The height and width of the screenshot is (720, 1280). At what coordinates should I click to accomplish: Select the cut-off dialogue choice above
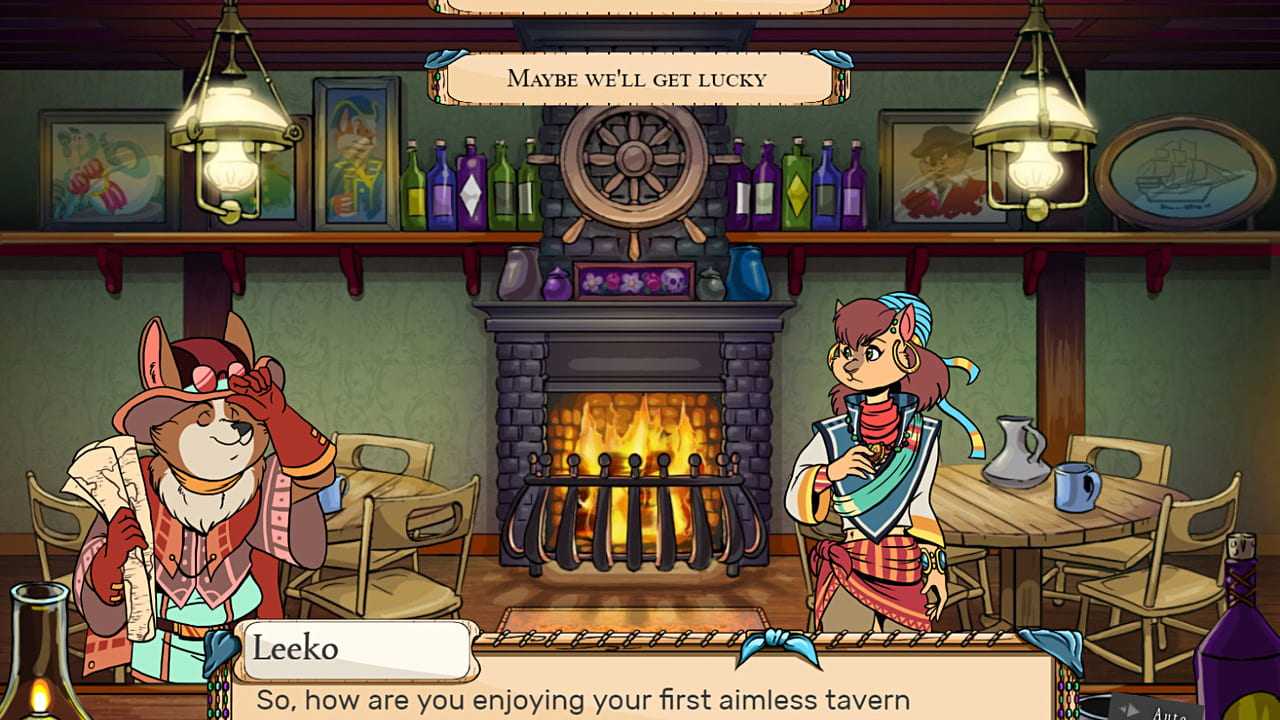click(638, 6)
